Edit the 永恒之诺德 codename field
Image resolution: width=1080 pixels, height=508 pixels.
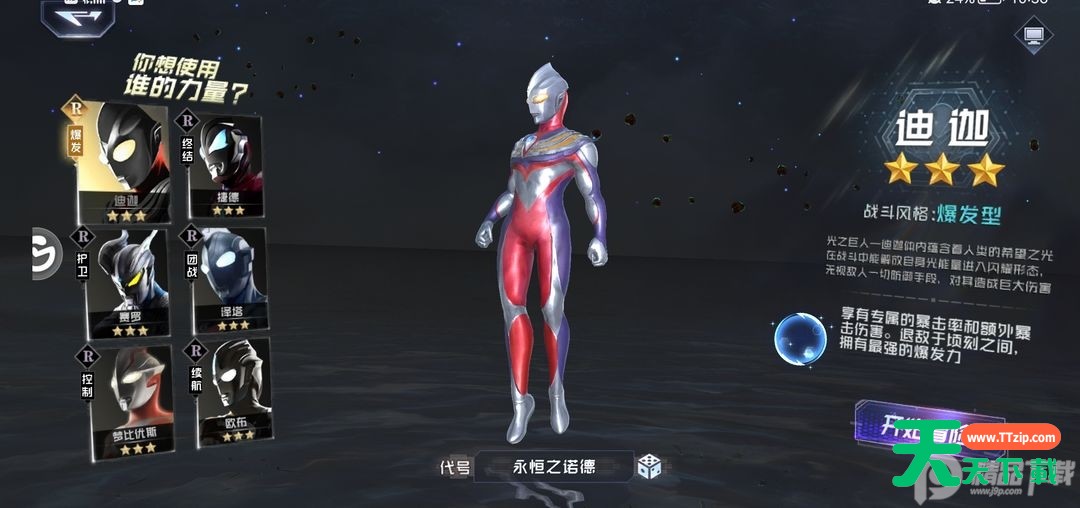pyautogui.click(x=553, y=466)
